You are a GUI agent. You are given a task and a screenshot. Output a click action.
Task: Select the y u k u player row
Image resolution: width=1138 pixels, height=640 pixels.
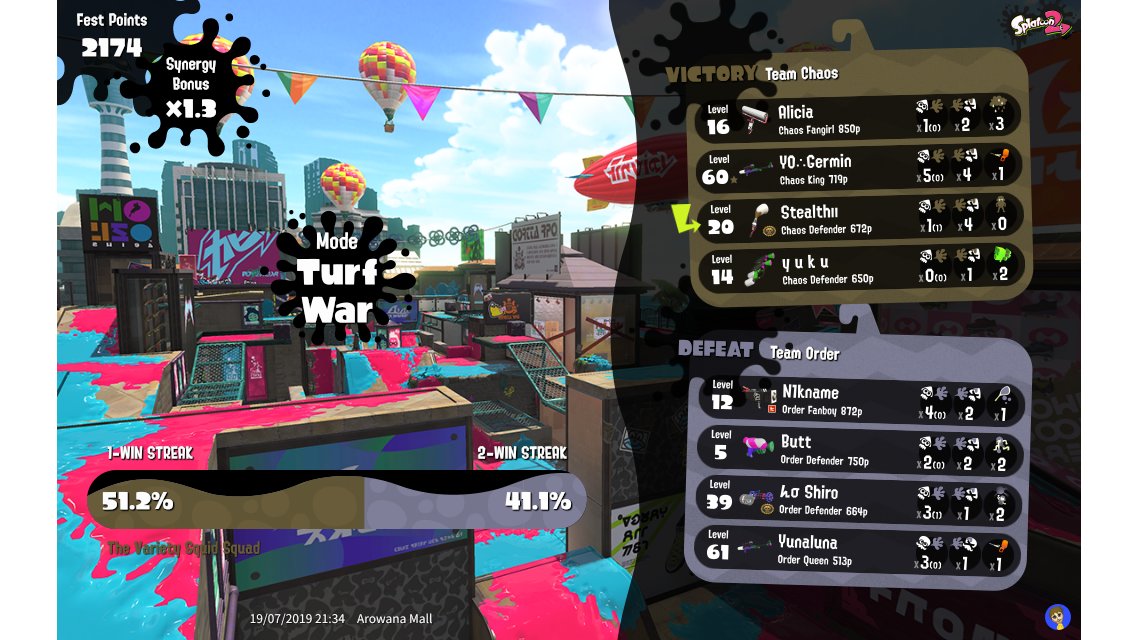[x=858, y=269]
